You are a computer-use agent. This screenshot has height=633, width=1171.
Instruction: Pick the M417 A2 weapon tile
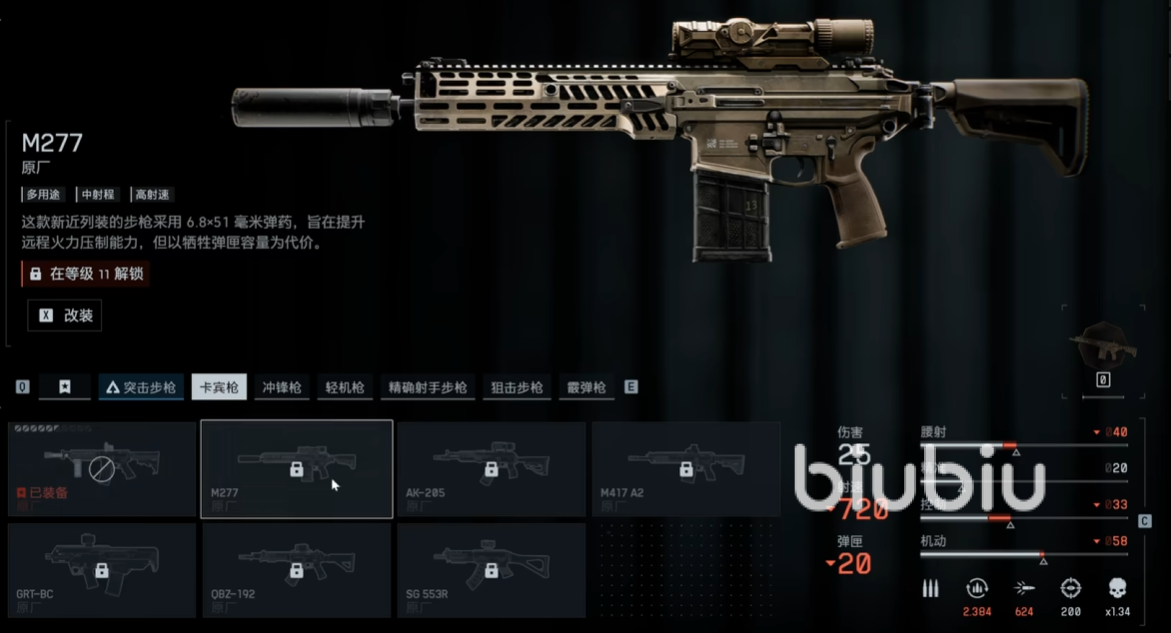pyautogui.click(x=685, y=468)
